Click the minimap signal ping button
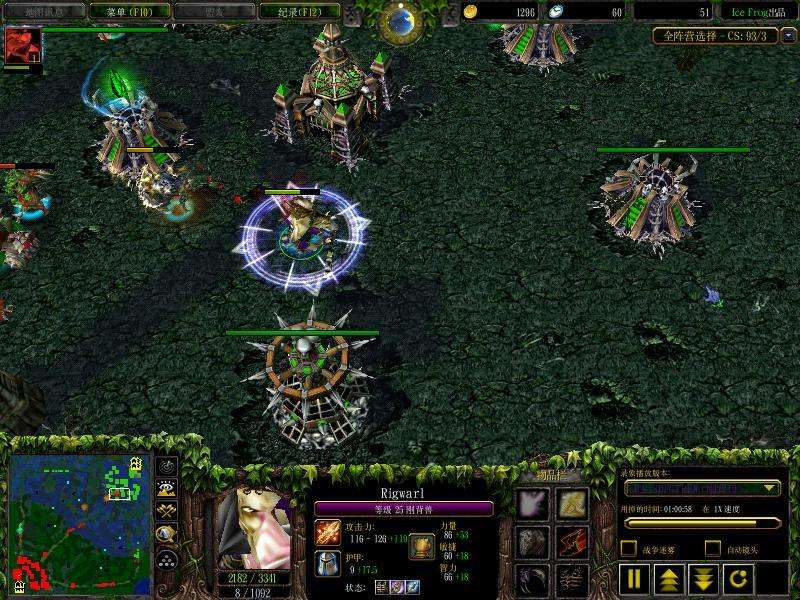 pos(167,465)
